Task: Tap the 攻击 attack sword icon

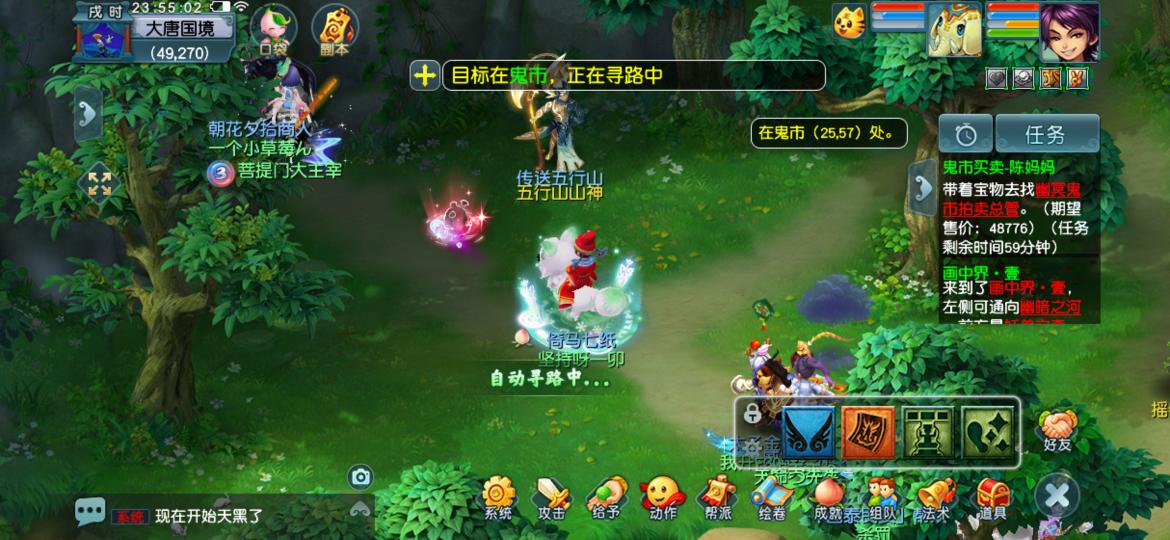Action: [x=551, y=497]
